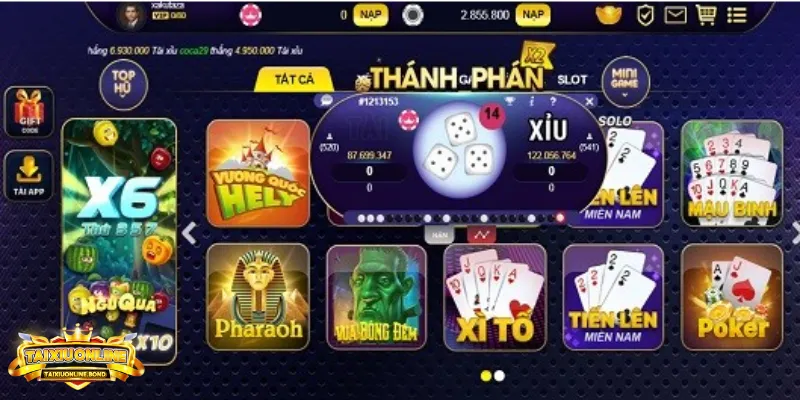Switch to the SLOT tab

(x=572, y=78)
